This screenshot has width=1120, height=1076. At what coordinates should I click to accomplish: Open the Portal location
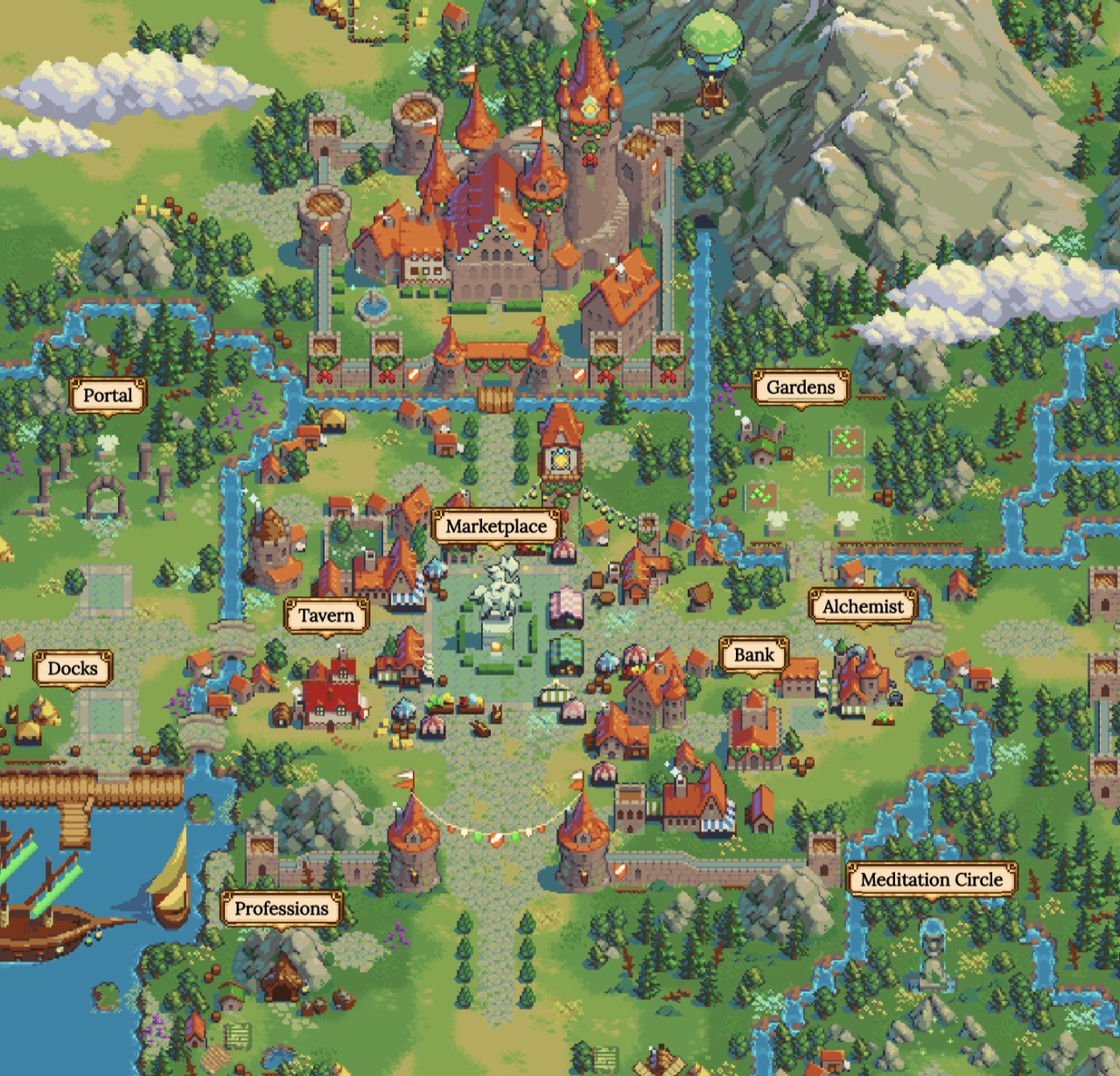pyautogui.click(x=108, y=395)
